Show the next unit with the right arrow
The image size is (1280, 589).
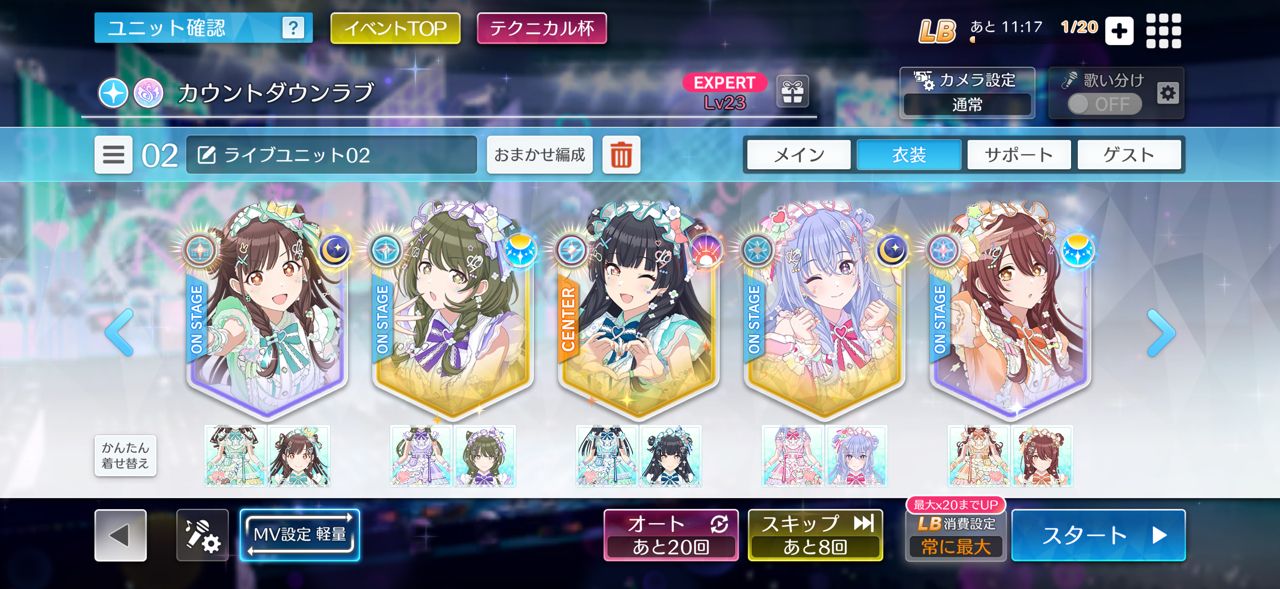(x=1160, y=333)
